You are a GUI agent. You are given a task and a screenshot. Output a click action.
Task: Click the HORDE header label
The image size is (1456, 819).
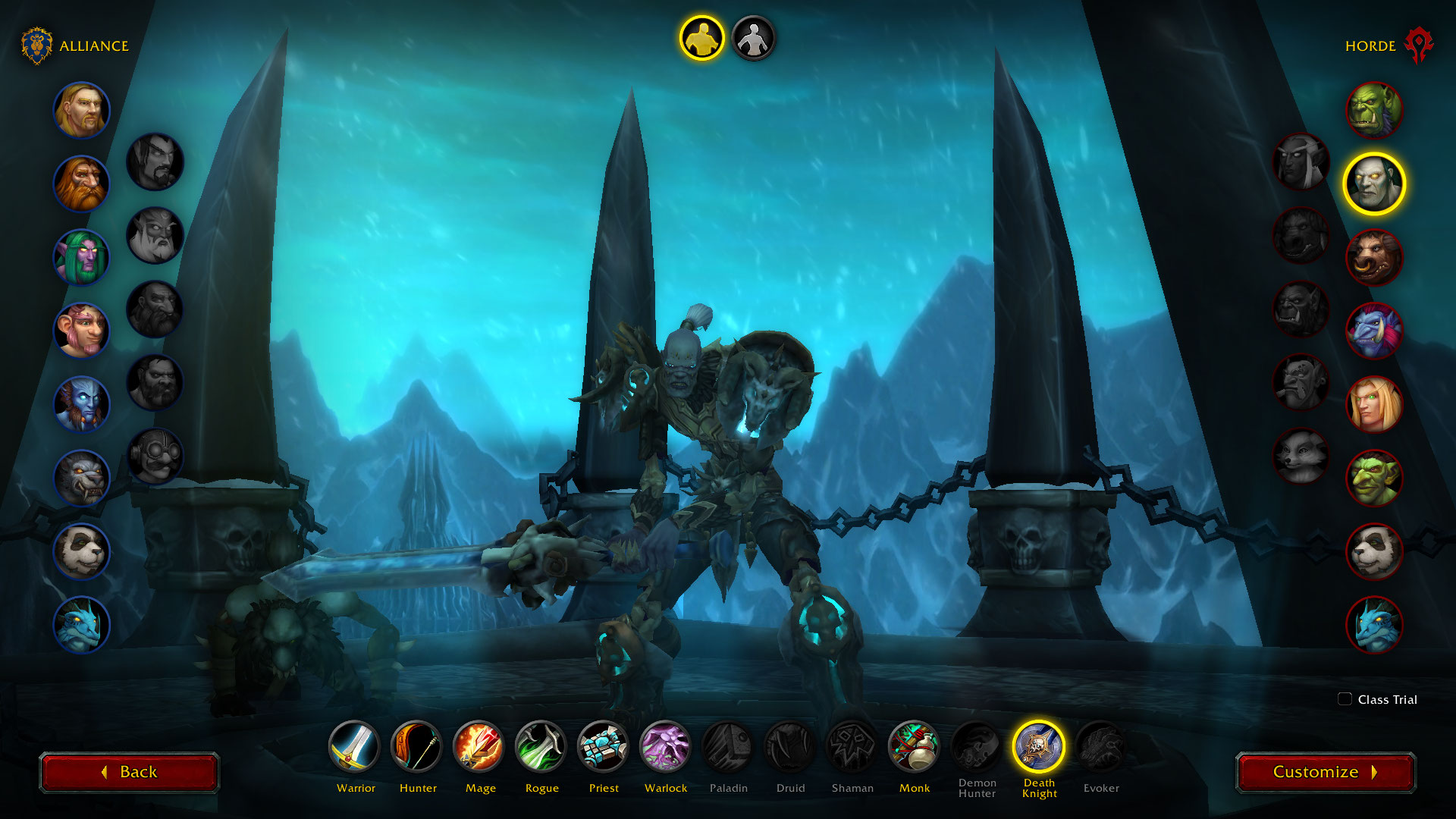pos(1370,45)
